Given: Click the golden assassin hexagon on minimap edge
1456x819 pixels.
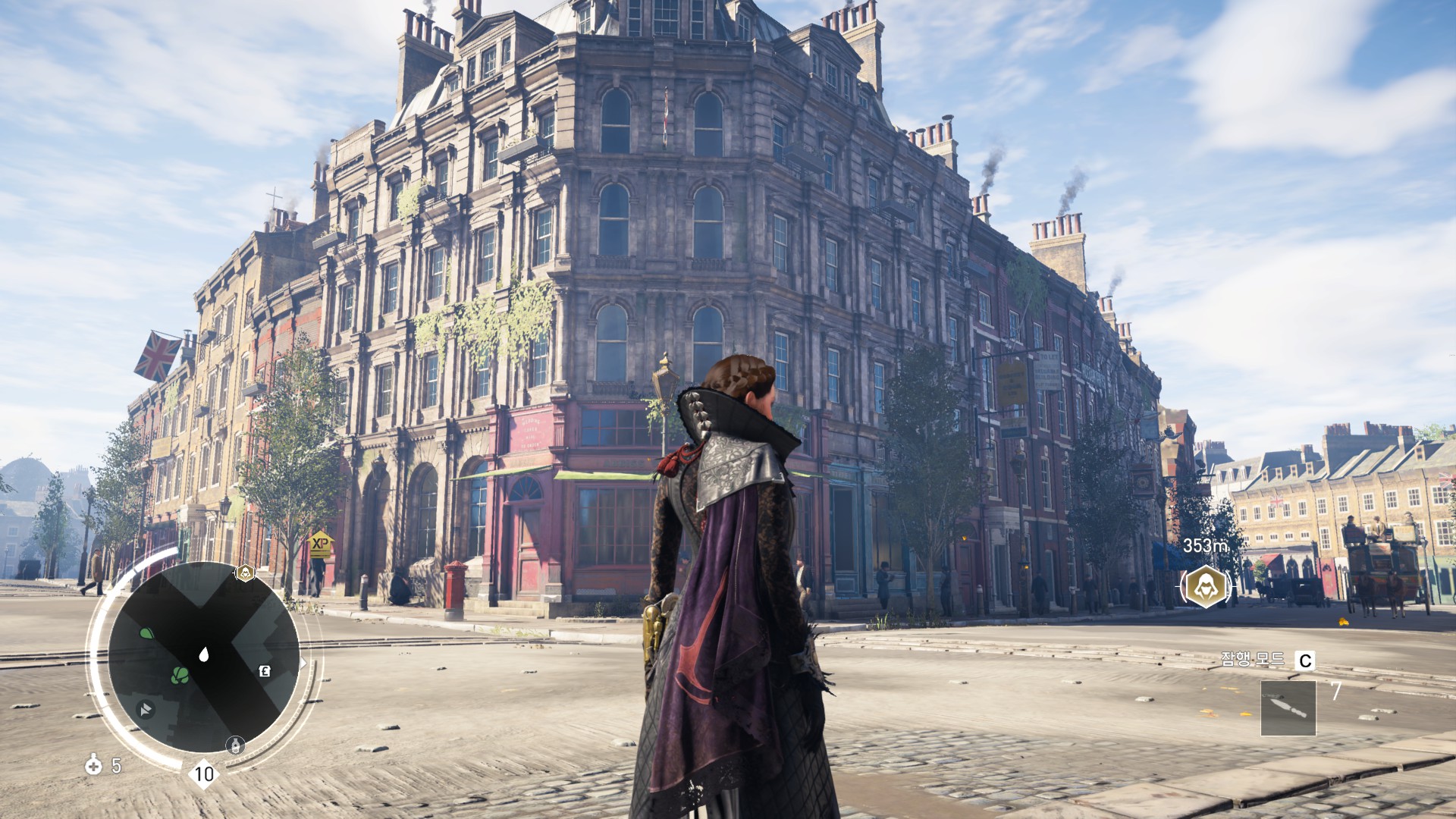Looking at the screenshot, I should coord(244,573).
